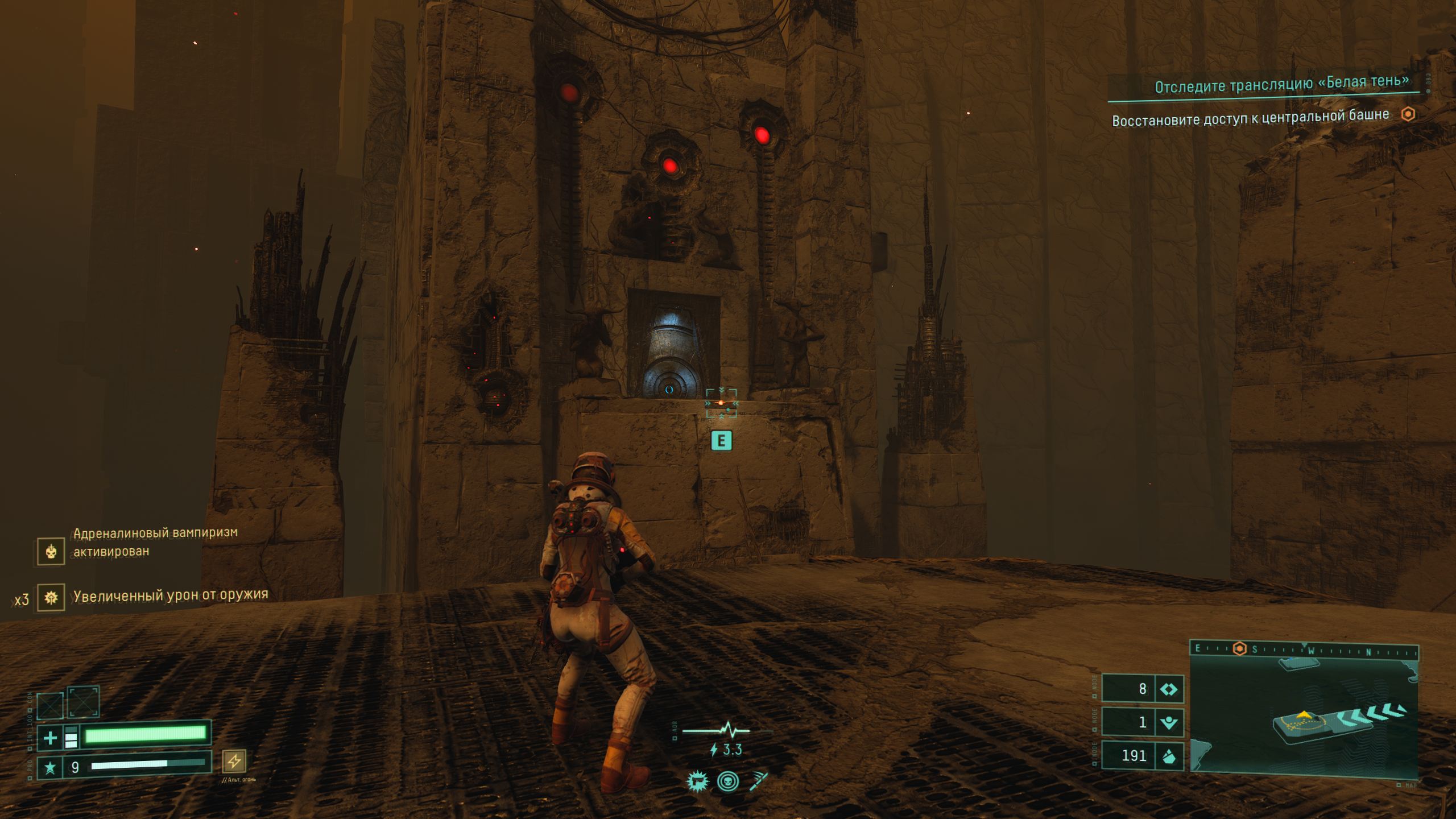Select the «Белая тень» objective title
Screen dimensions: 1456x819
(1282, 84)
